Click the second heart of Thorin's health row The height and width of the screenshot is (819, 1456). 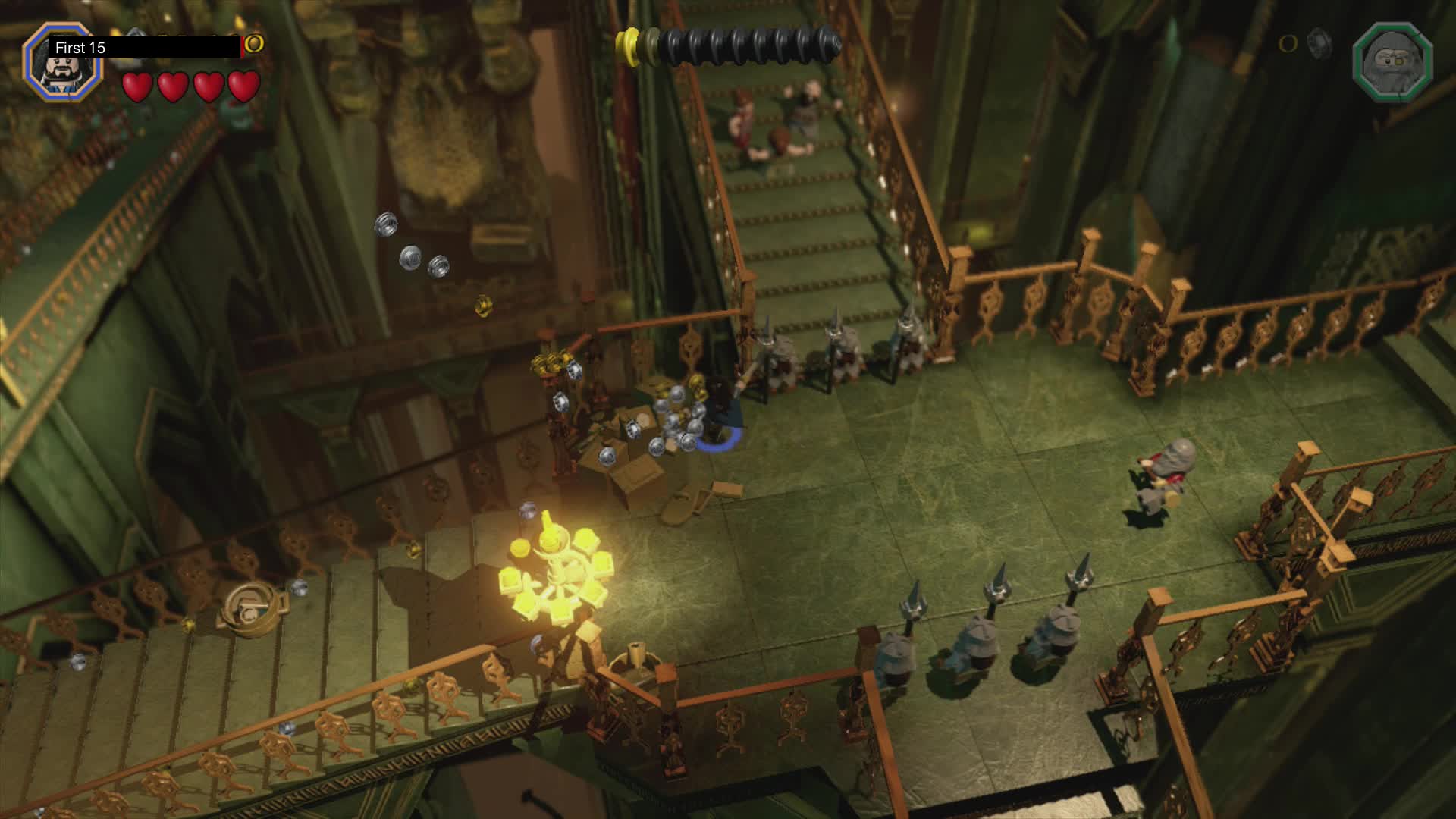171,86
